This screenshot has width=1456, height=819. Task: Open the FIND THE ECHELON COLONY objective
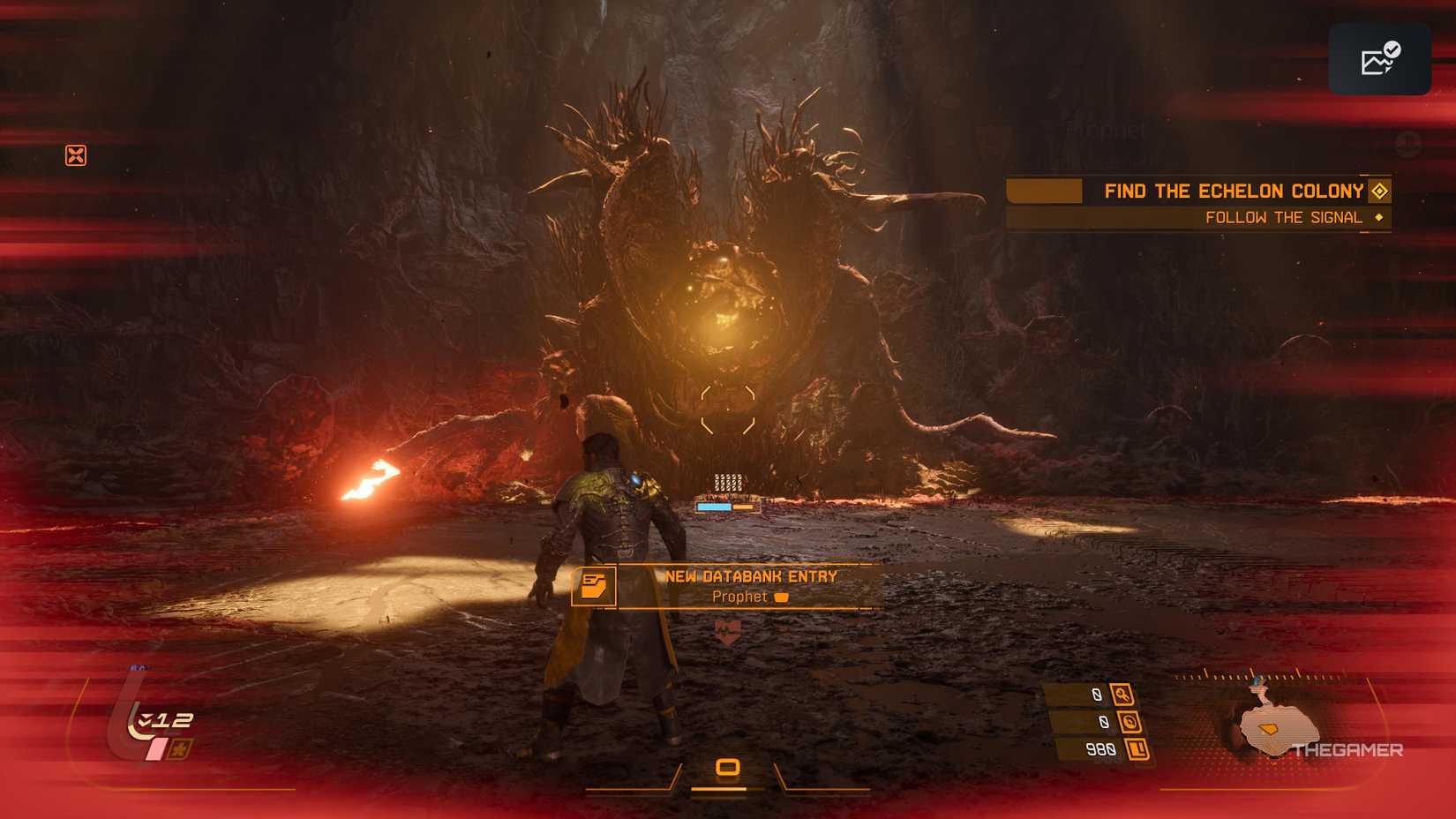coord(1232,191)
